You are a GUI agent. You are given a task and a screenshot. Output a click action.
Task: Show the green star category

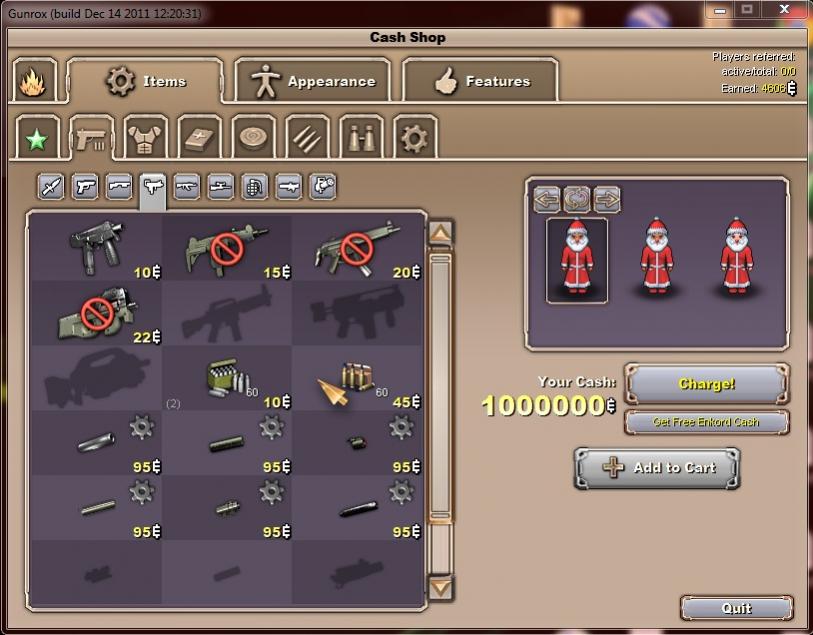38,138
